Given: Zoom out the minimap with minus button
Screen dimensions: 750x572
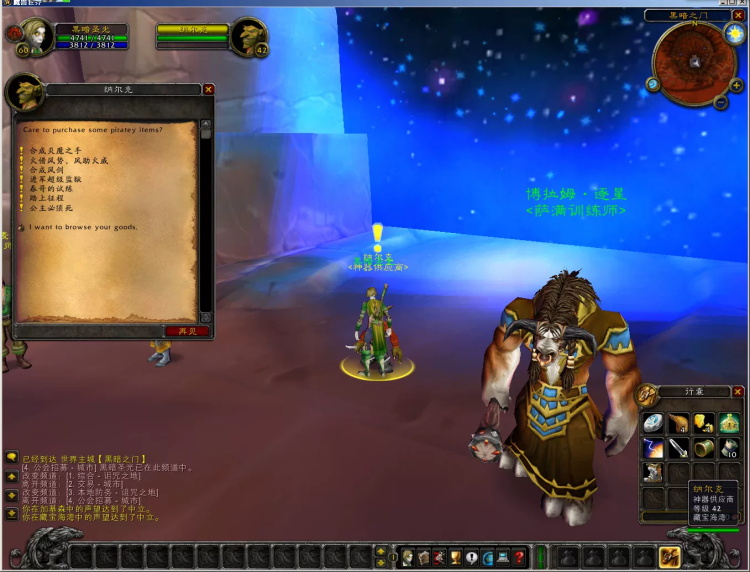Looking at the screenshot, I should click(x=721, y=102).
